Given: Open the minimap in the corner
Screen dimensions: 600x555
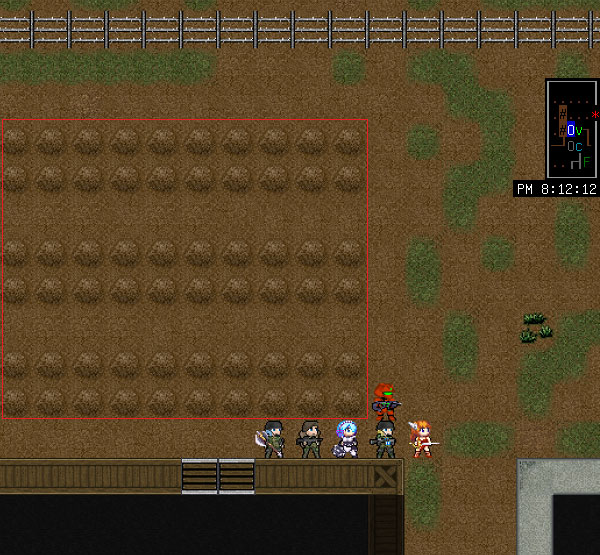Looking at the screenshot, I should click(572, 129).
